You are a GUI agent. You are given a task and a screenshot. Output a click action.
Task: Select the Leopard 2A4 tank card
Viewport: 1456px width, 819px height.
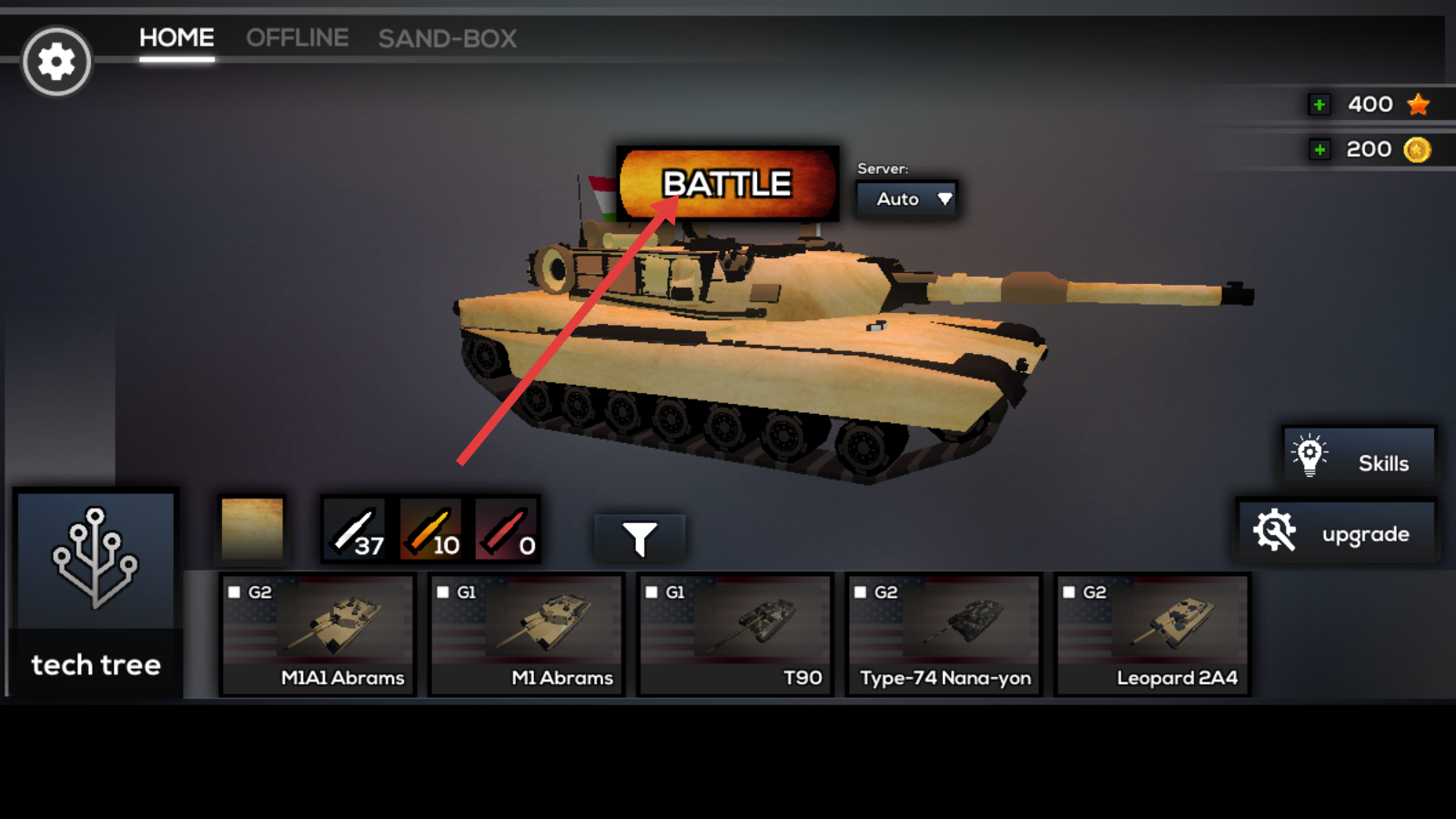point(1152,634)
